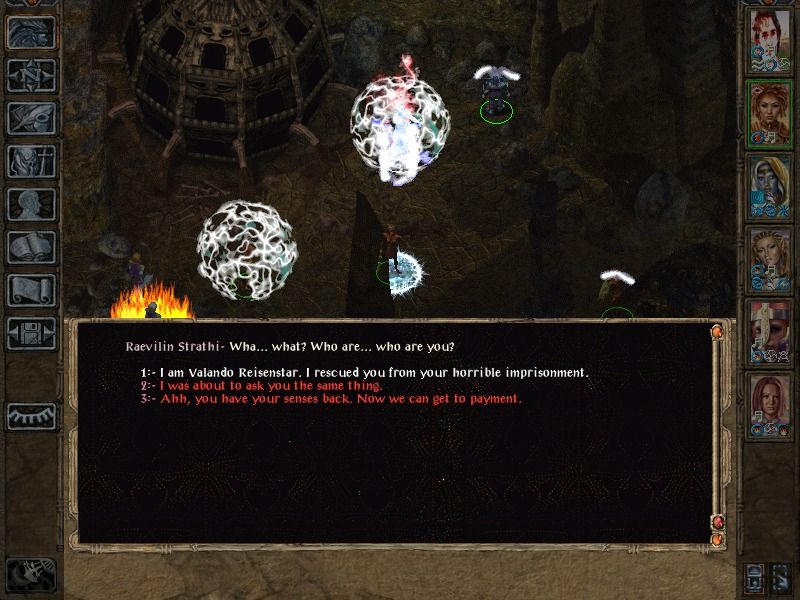Select the blonde elf woman portrait
Screen dimensions: 800x600
pos(770,259)
